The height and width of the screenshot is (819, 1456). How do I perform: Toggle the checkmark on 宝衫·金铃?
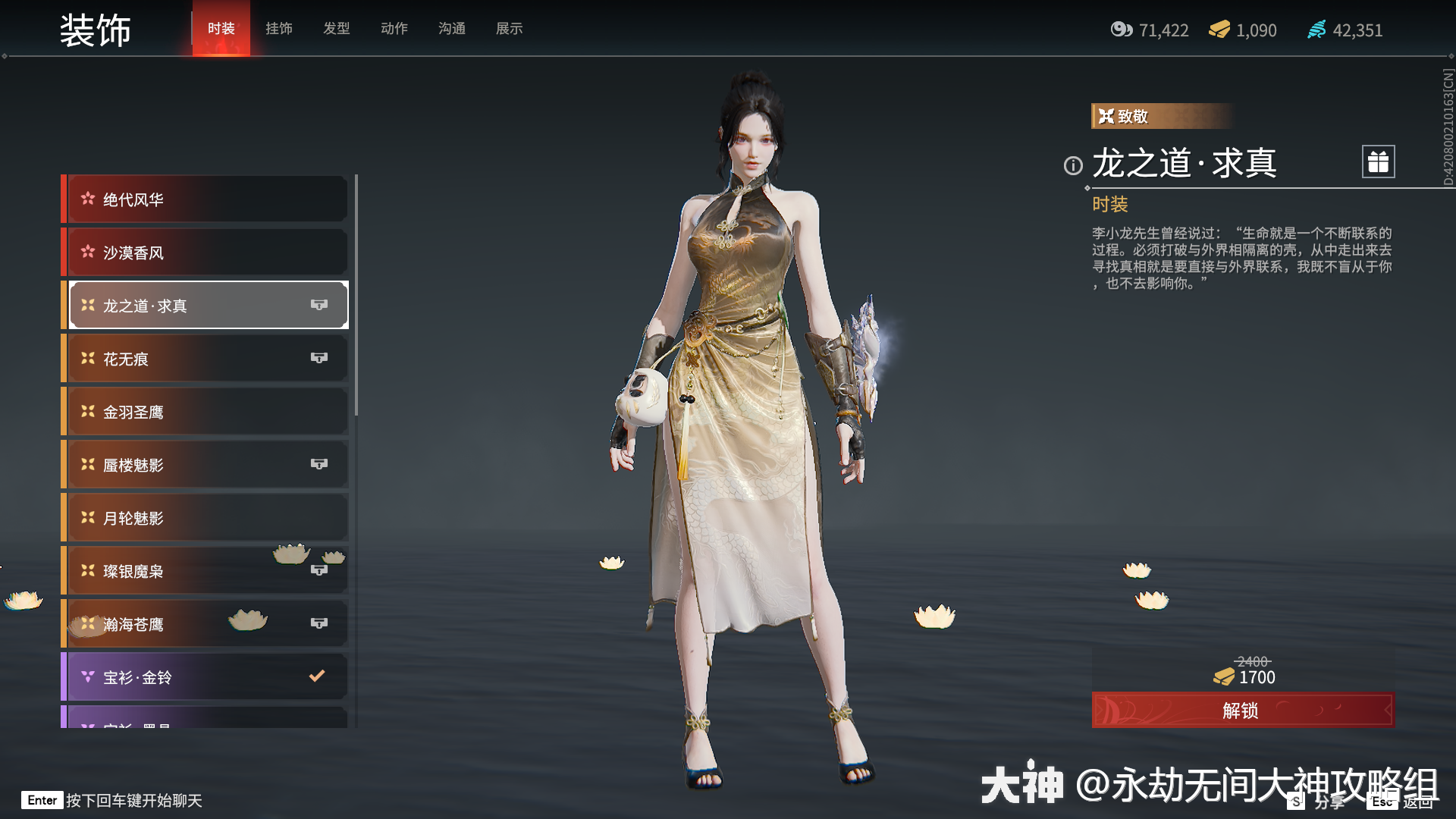318,676
